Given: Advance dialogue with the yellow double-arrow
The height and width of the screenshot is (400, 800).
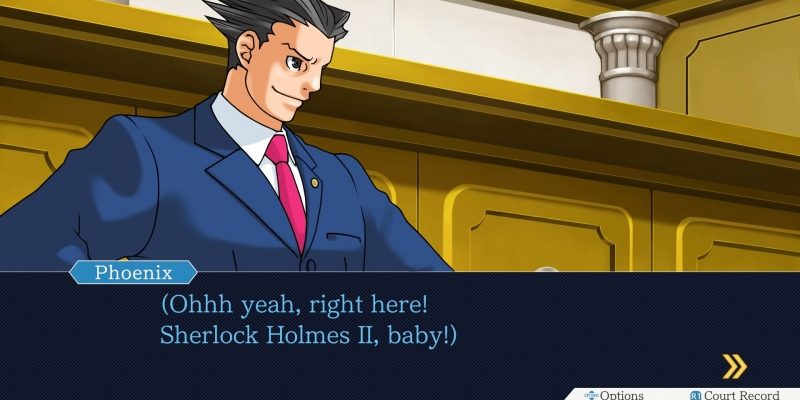Looking at the screenshot, I should (x=734, y=366).
